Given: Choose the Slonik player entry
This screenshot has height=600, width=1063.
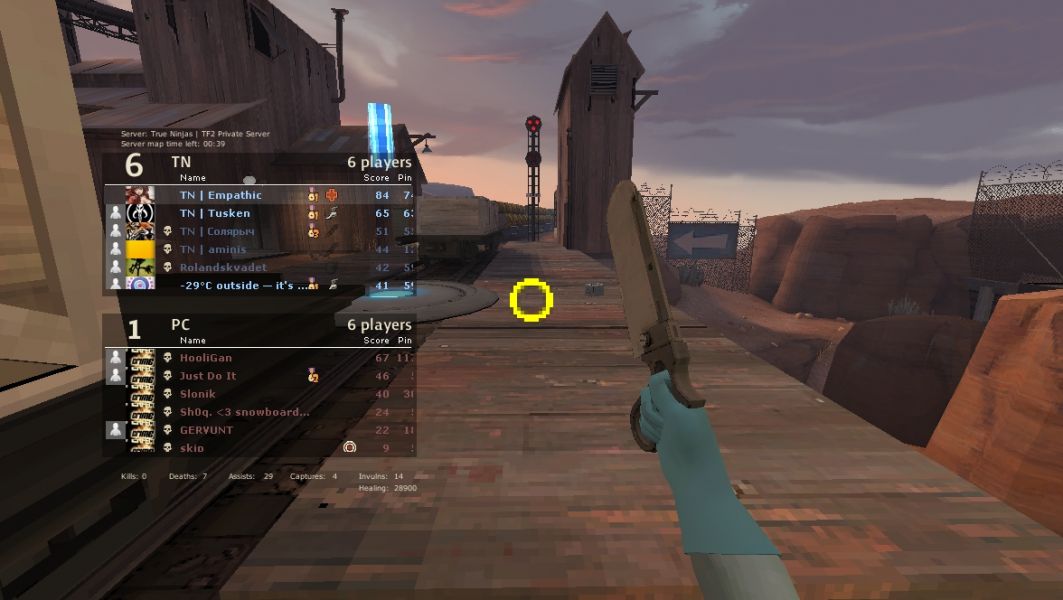Looking at the screenshot, I should point(260,393).
